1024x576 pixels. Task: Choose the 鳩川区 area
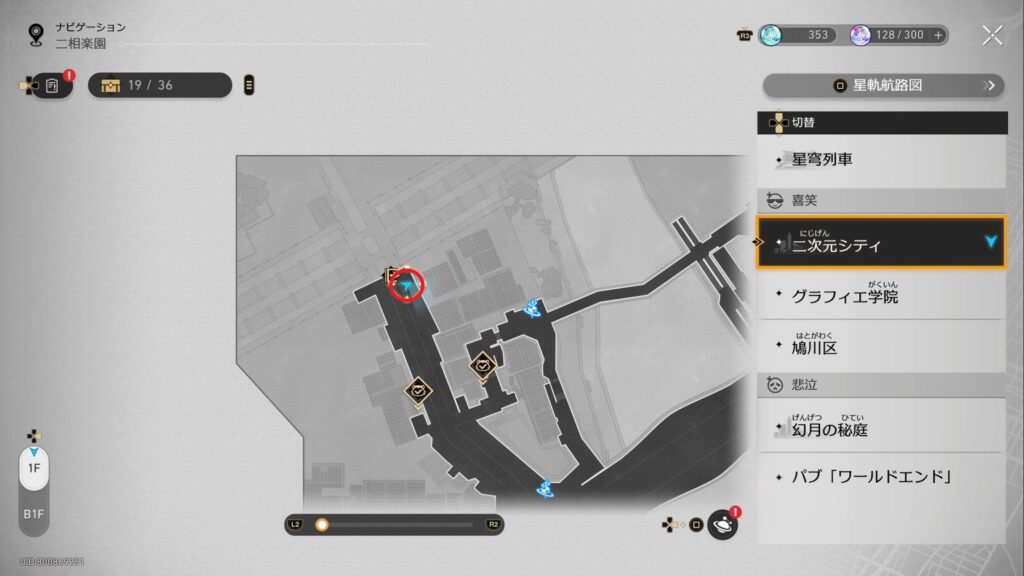pyautogui.click(x=881, y=347)
